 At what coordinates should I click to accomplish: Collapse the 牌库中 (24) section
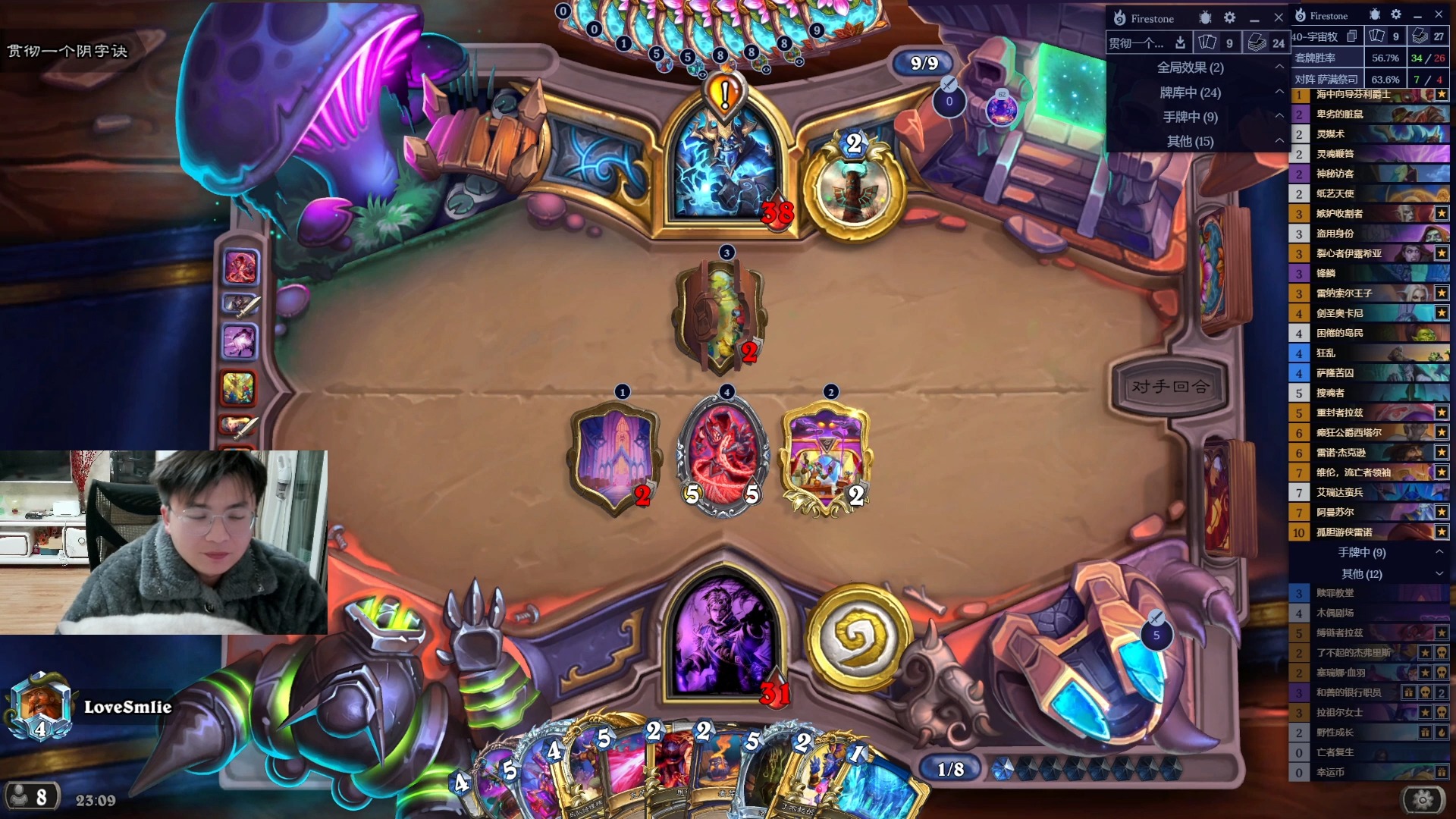[1279, 93]
